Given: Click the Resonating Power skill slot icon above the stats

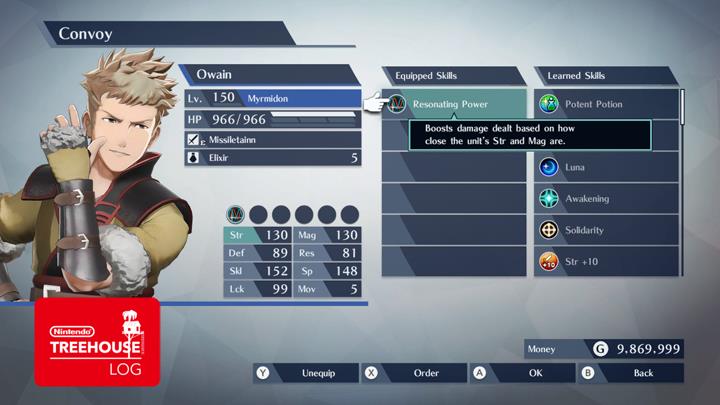Looking at the screenshot, I should pos(236,213).
